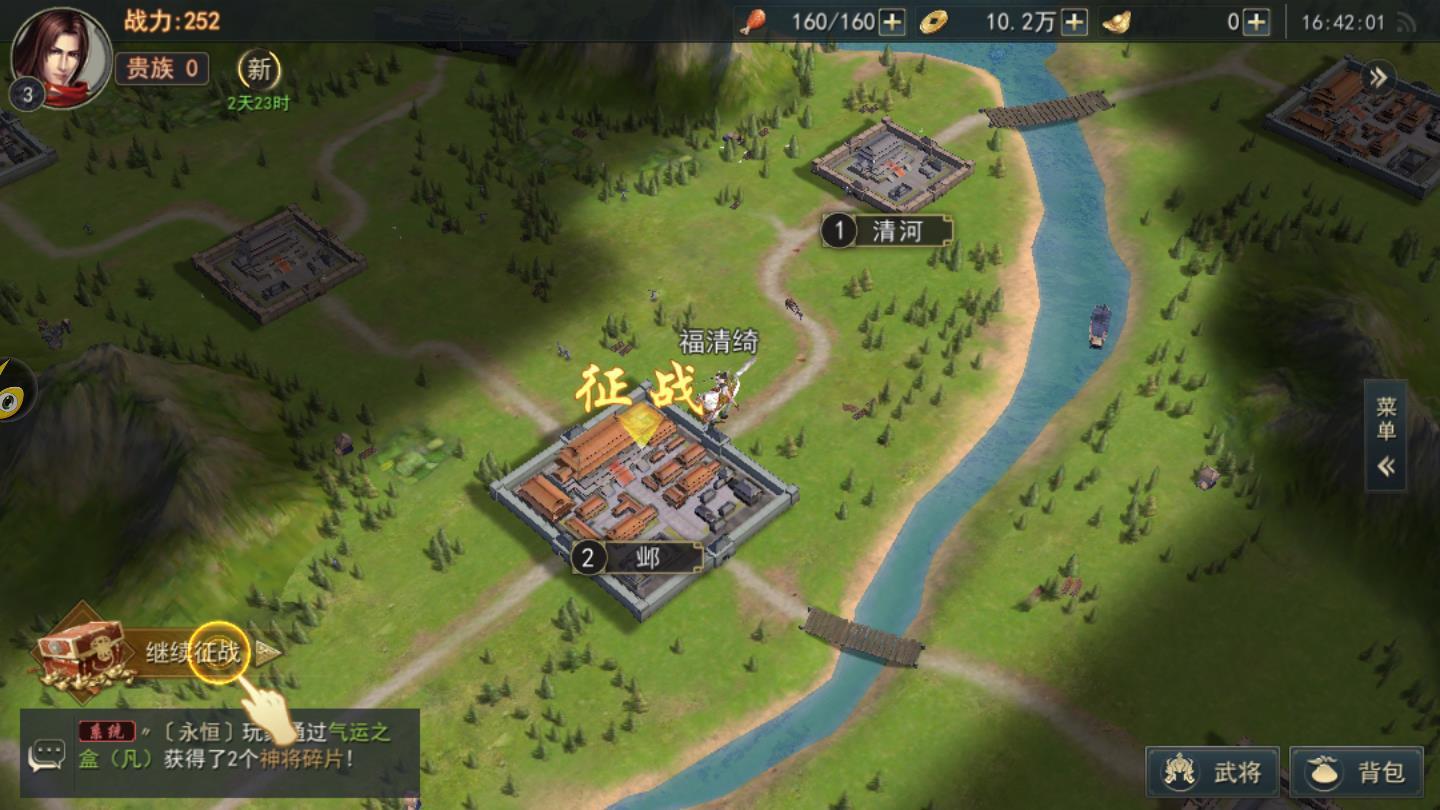Open the player avatar portrait
The height and width of the screenshot is (810, 1440).
[x=60, y=57]
